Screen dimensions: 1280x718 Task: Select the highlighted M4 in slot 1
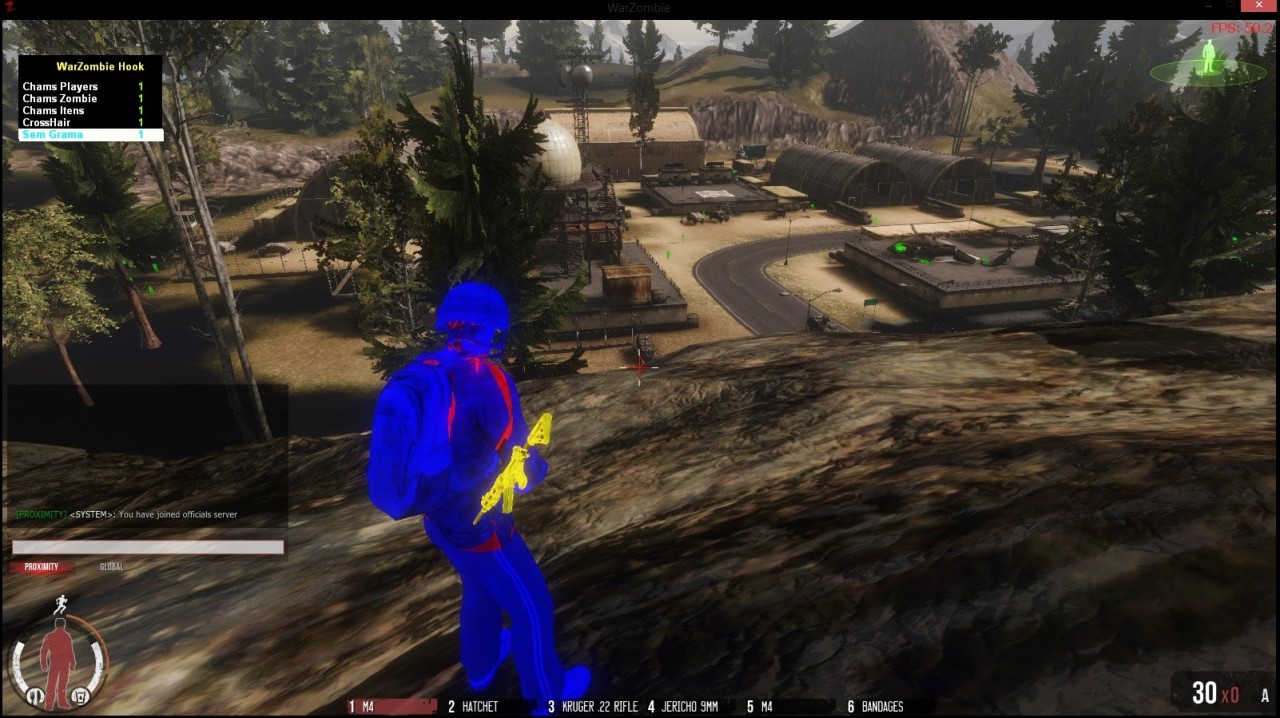[x=390, y=707]
